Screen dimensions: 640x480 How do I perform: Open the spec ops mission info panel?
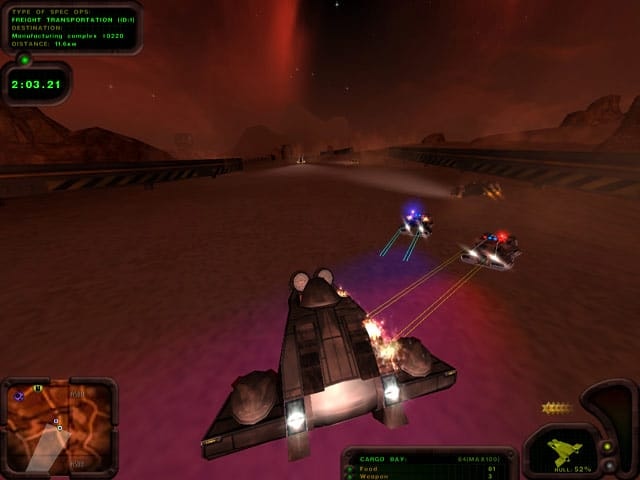coord(70,27)
